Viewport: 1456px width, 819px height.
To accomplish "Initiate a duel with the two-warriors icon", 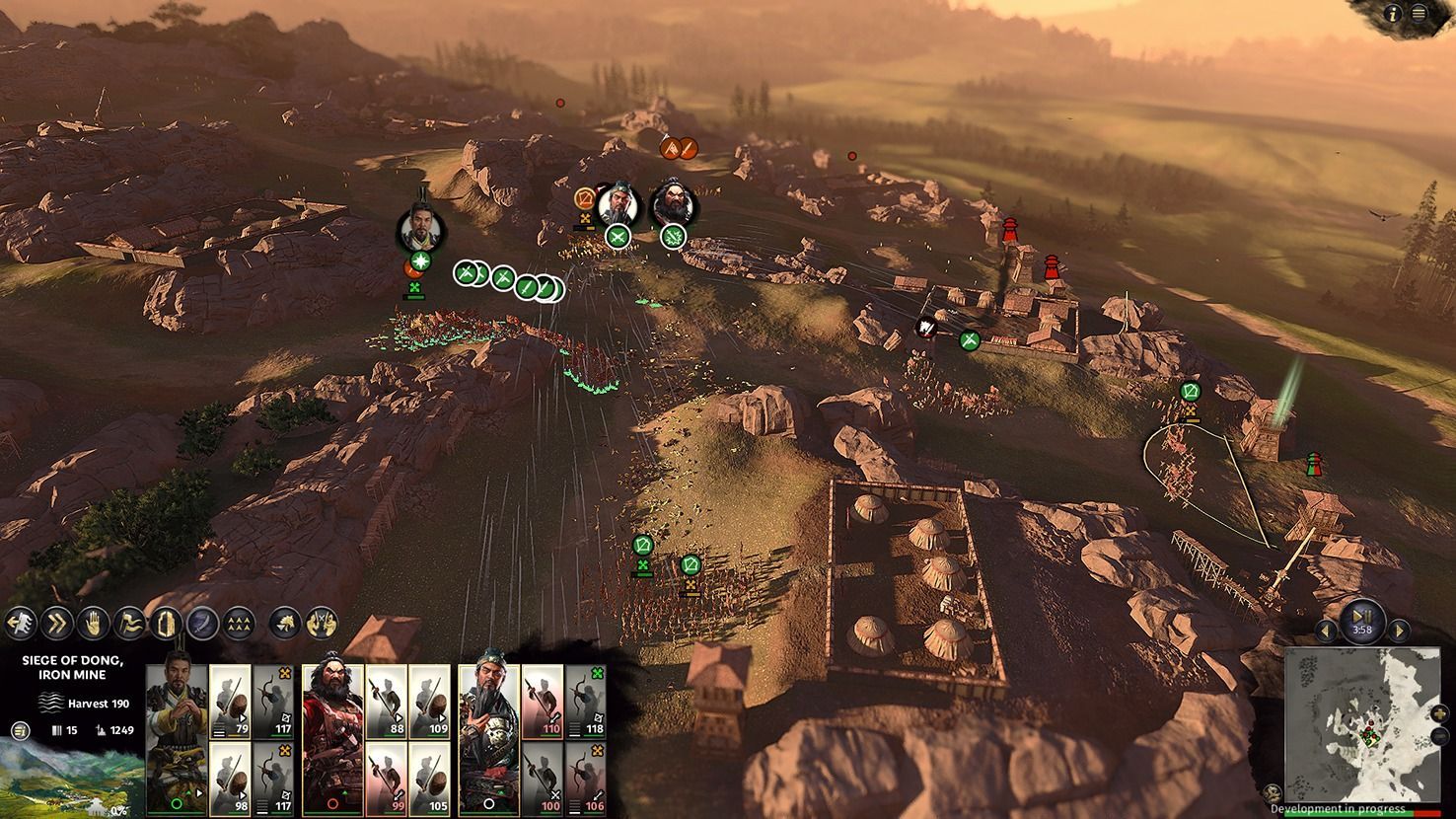I will [x=322, y=623].
